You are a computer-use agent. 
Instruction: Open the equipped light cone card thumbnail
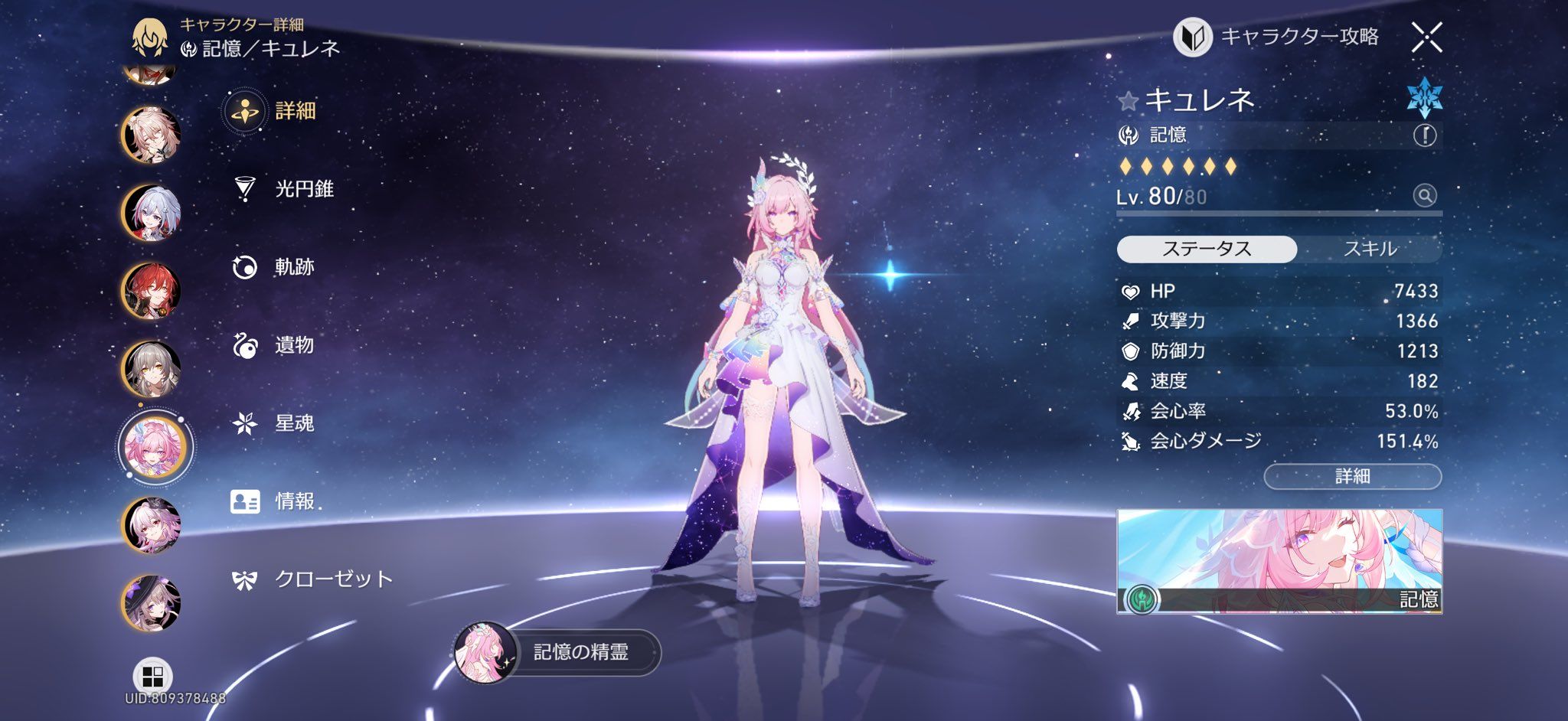(1279, 561)
